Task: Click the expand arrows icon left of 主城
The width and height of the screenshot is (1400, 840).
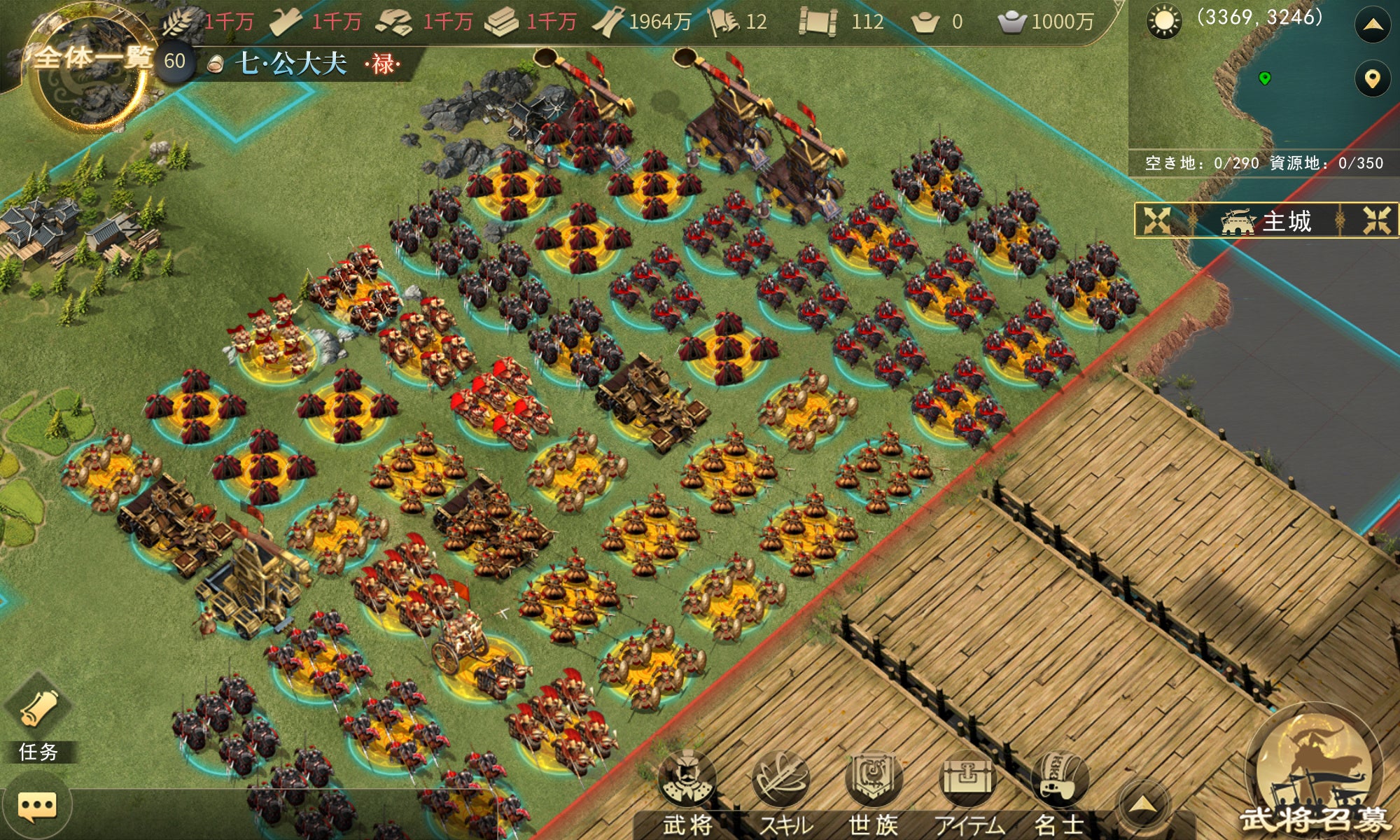Action: point(1156,221)
